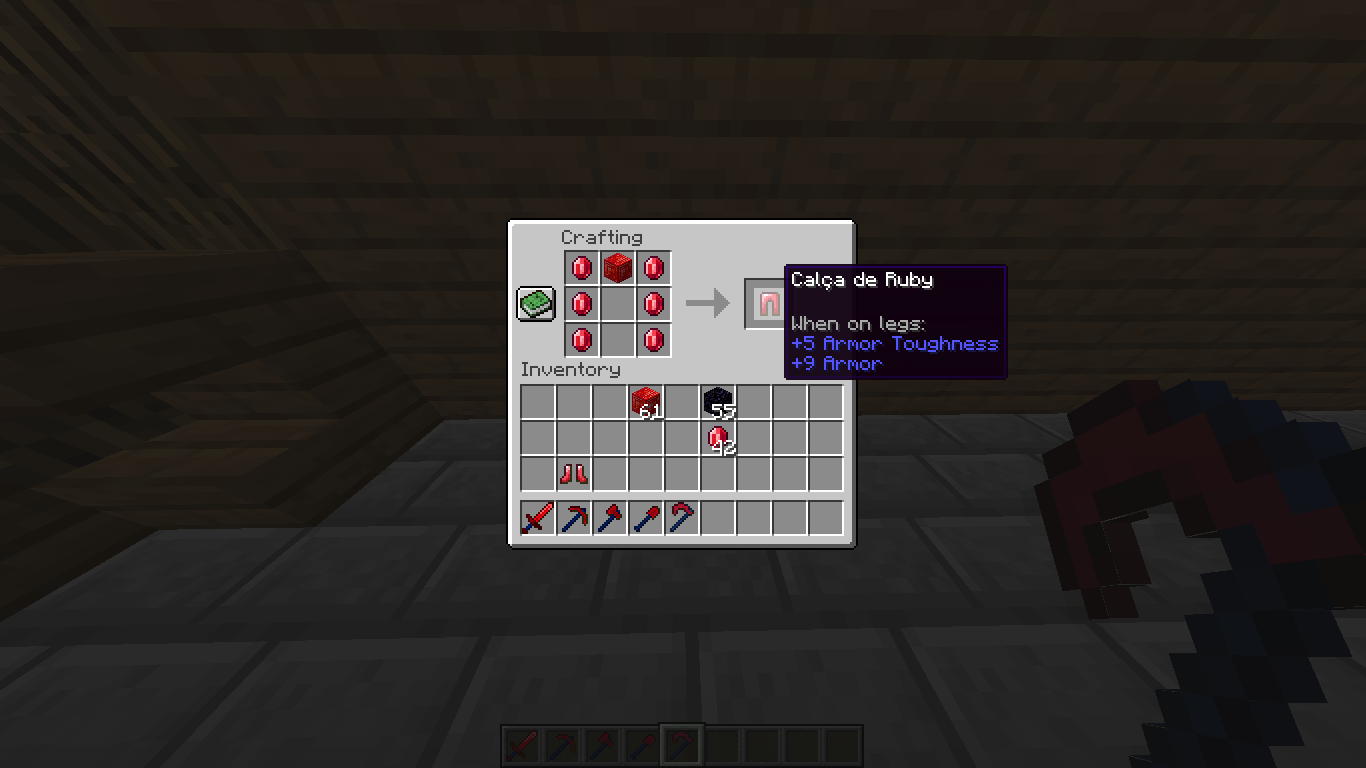Pick up the stack of 55 obsidian
The image size is (1366, 768).
[x=718, y=402]
